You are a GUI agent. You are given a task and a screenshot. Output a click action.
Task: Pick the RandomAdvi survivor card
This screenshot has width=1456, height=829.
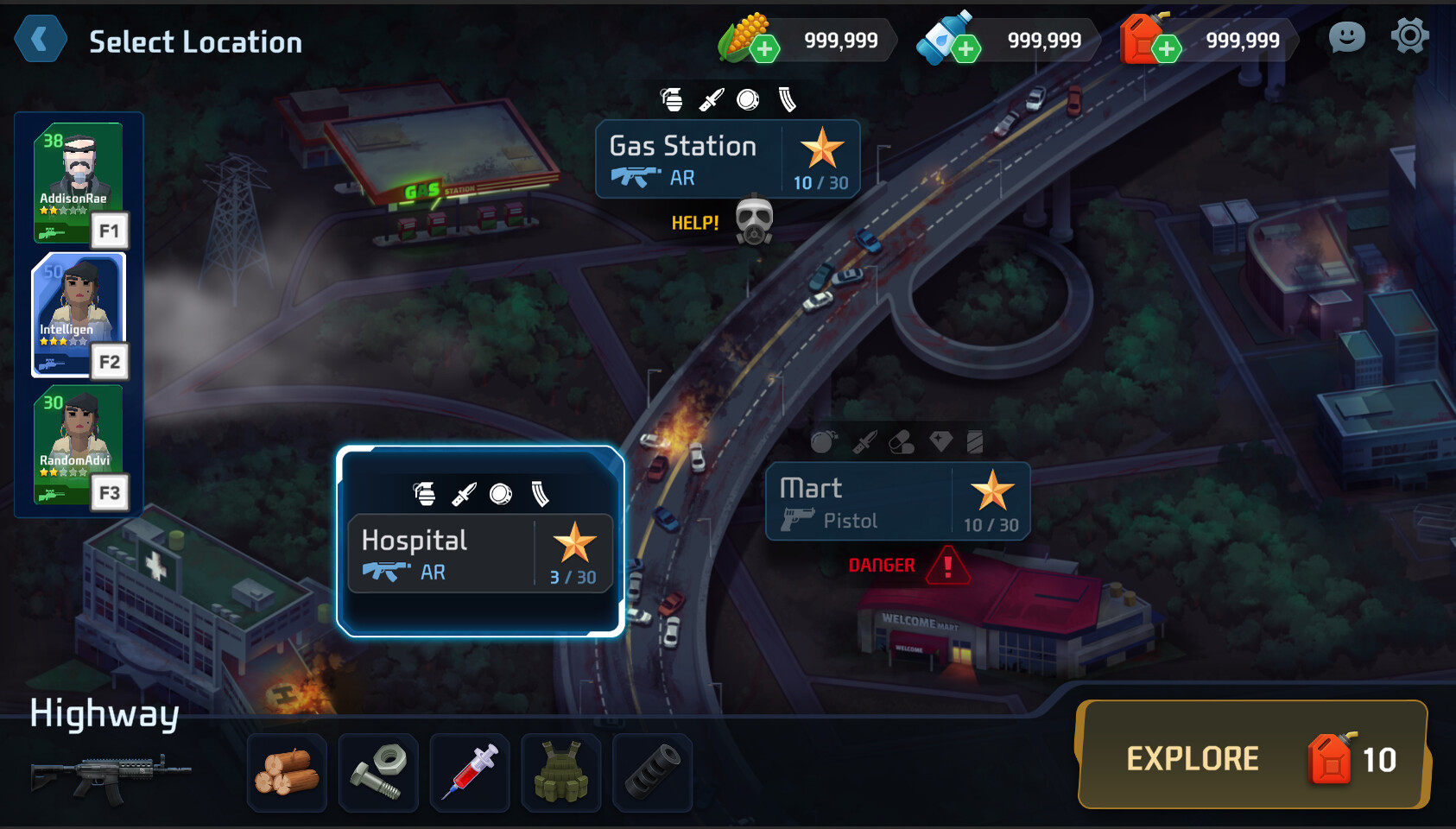click(78, 446)
